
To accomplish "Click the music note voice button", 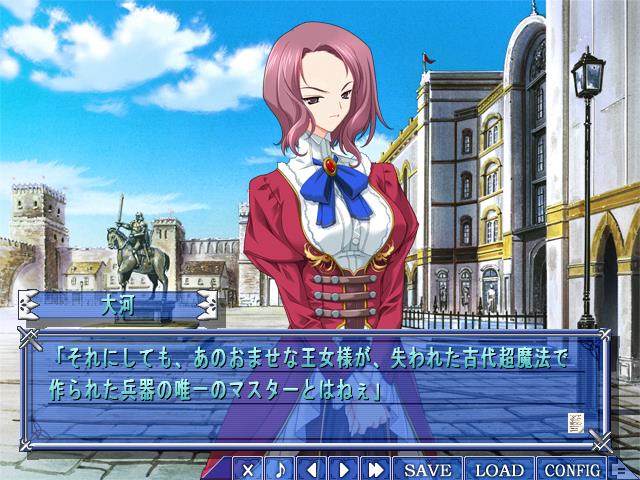I will click(281, 469).
